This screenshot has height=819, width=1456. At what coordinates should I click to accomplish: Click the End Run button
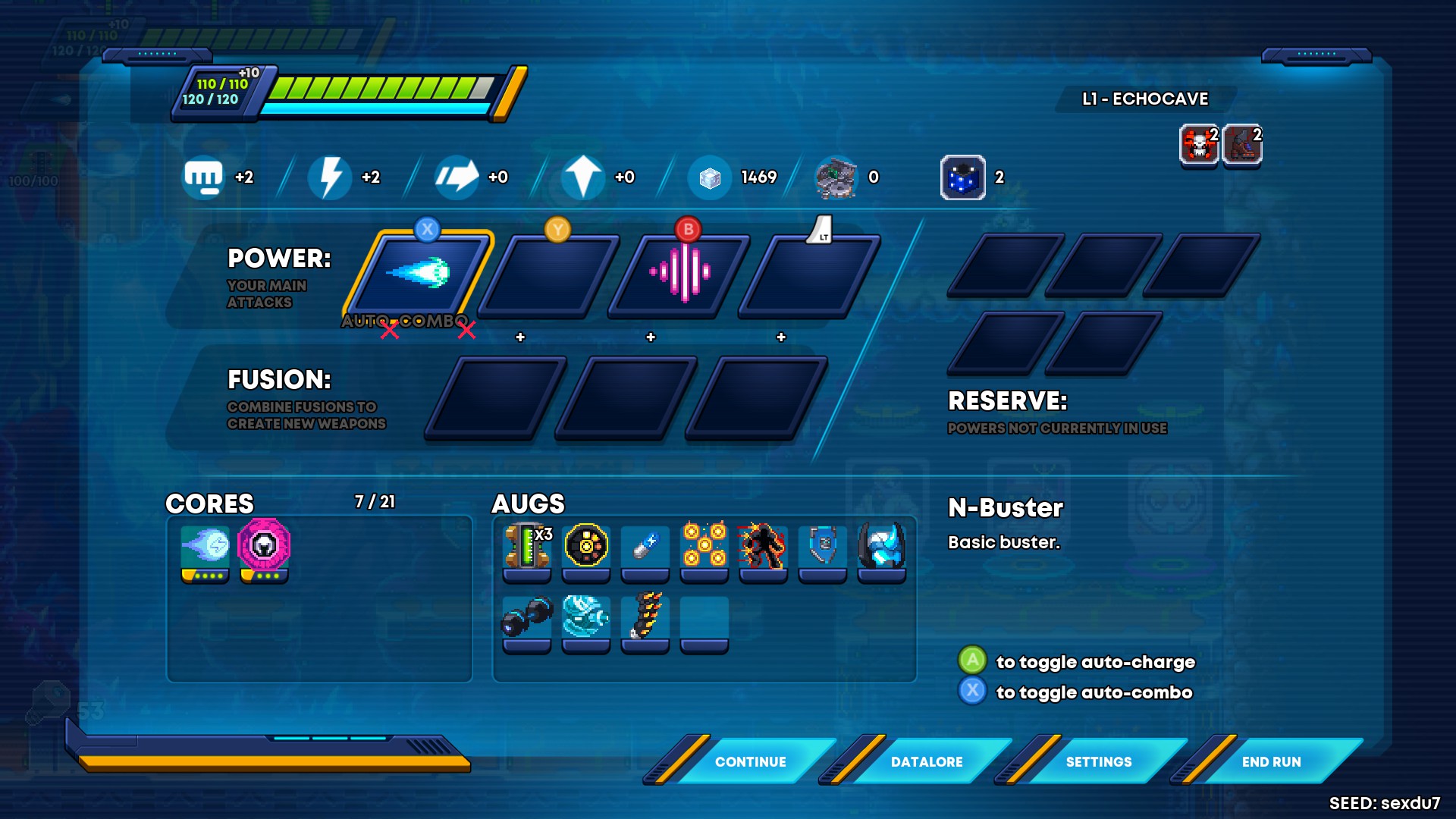(x=1271, y=761)
